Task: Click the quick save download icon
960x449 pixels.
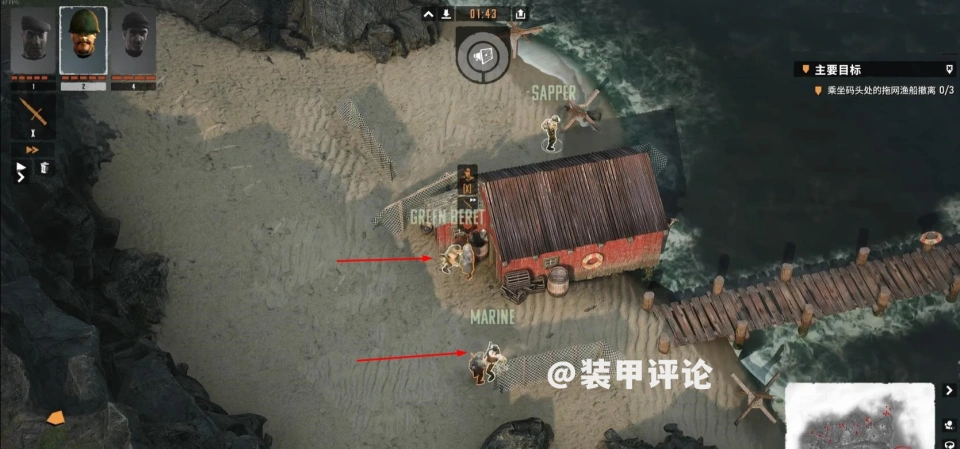Action: coord(445,14)
